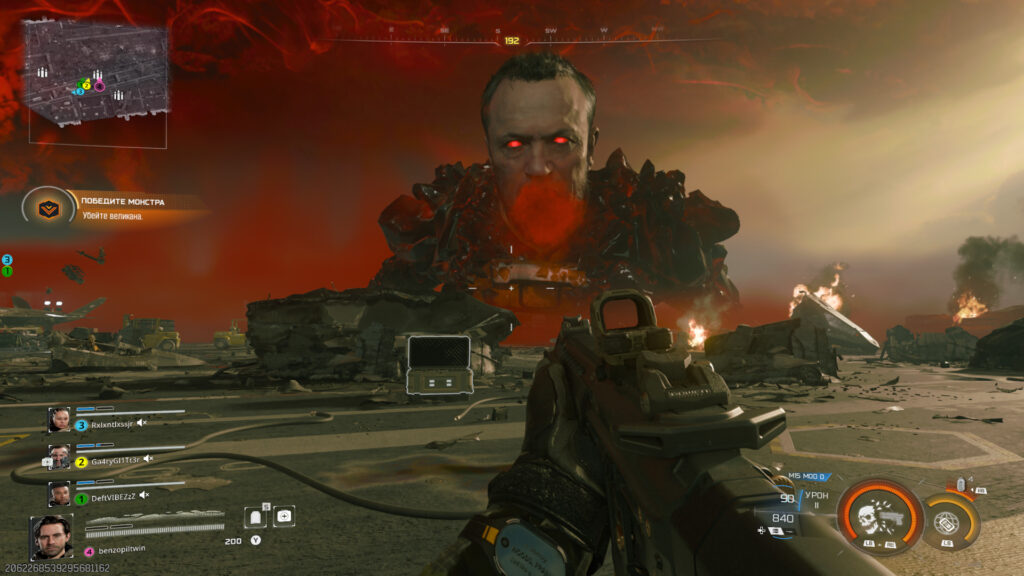
Task: Select teammate DeftVIBEZzZ's portrait
Action: click(x=60, y=494)
